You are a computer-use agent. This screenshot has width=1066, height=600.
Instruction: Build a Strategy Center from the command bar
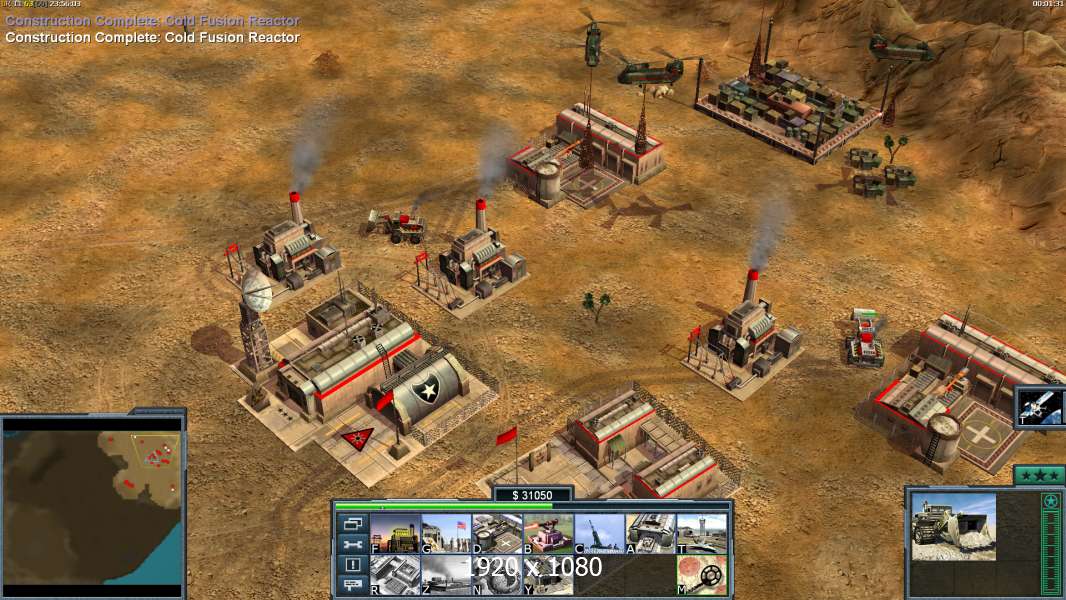(395, 575)
